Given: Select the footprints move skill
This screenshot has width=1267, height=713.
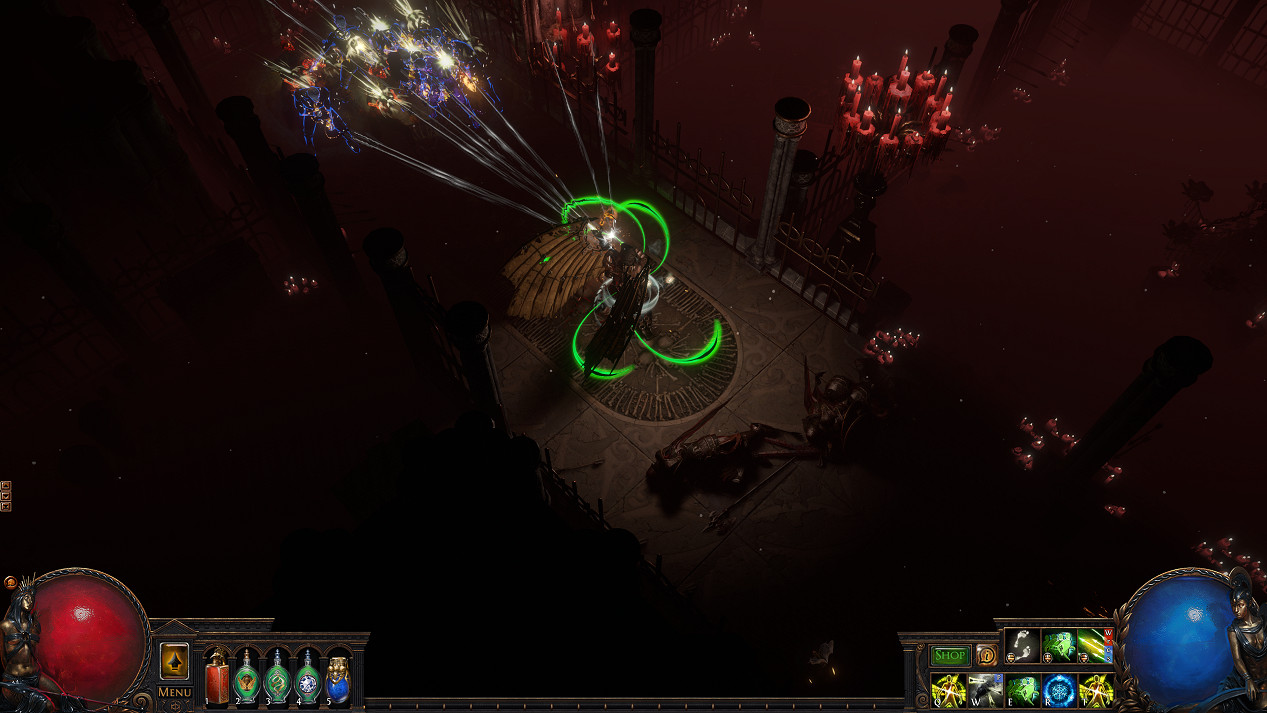Looking at the screenshot, I should coord(1022,646).
